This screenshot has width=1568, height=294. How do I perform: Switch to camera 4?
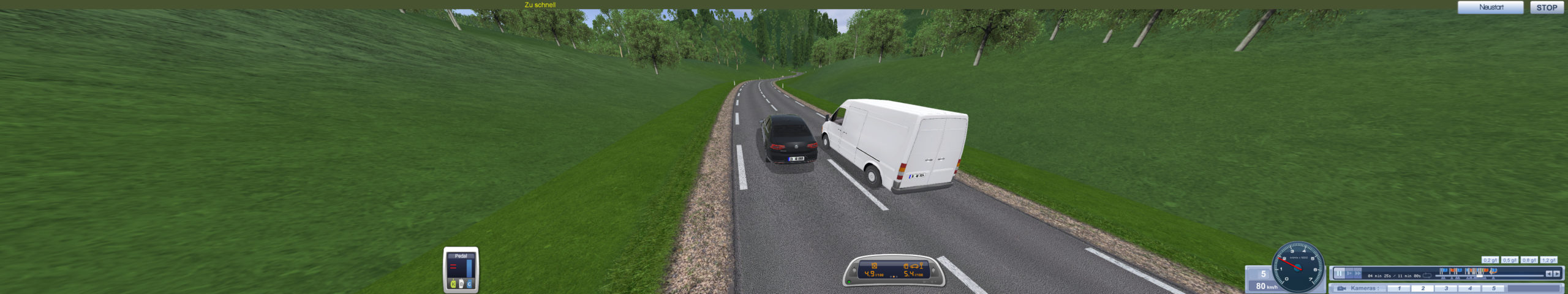(x=1469, y=288)
